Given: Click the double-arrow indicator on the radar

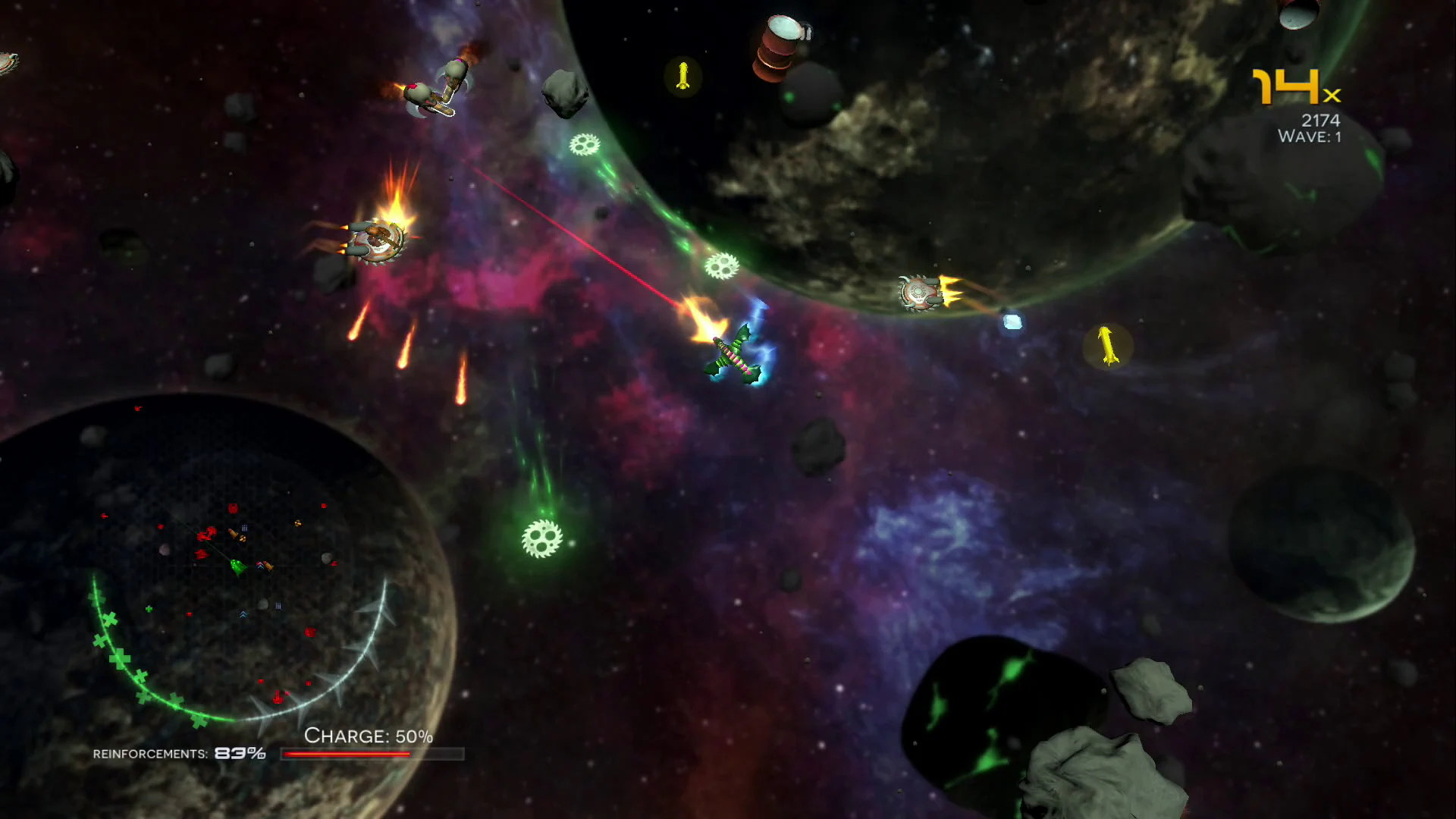Looking at the screenshot, I should click(x=243, y=613).
